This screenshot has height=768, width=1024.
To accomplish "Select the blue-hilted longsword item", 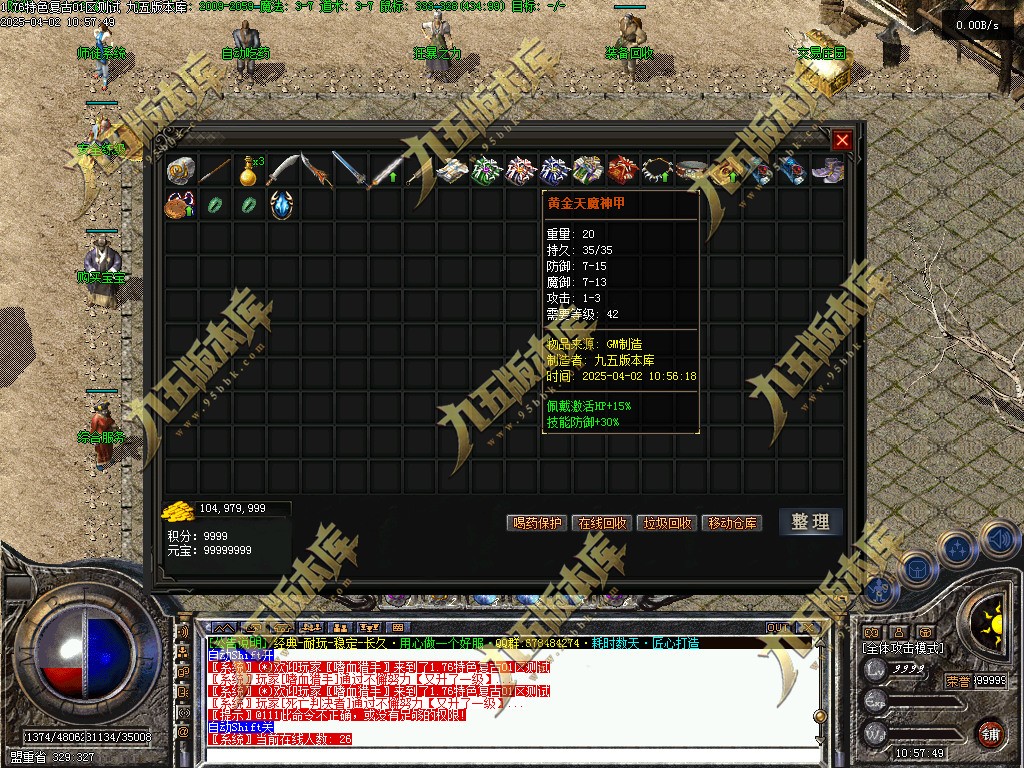I will pos(350,171).
